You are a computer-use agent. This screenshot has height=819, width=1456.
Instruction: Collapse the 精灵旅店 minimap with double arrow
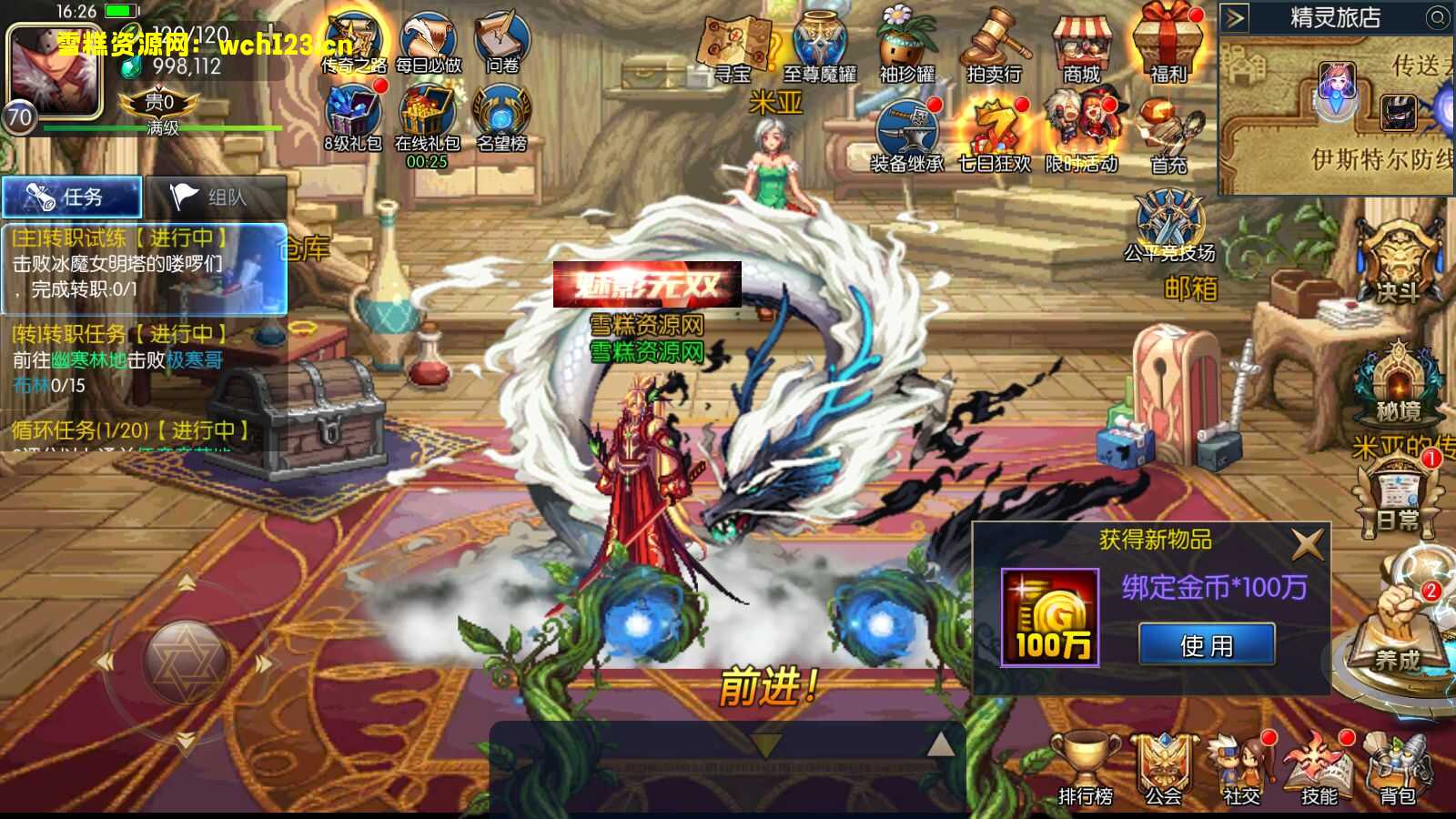coord(1235,15)
